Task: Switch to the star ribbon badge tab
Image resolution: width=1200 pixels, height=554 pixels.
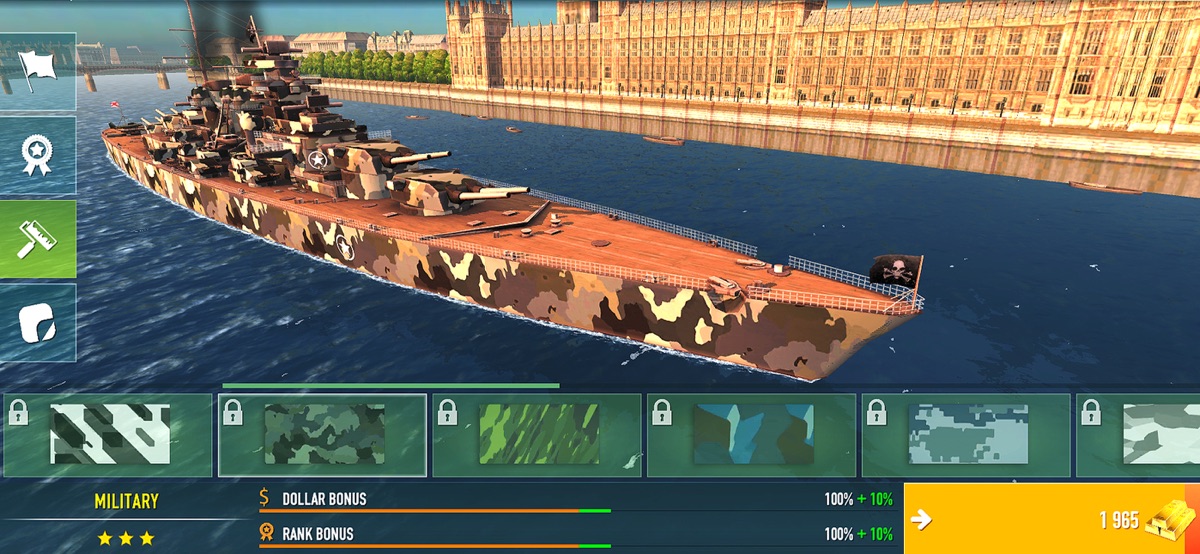Action: [x=38, y=155]
